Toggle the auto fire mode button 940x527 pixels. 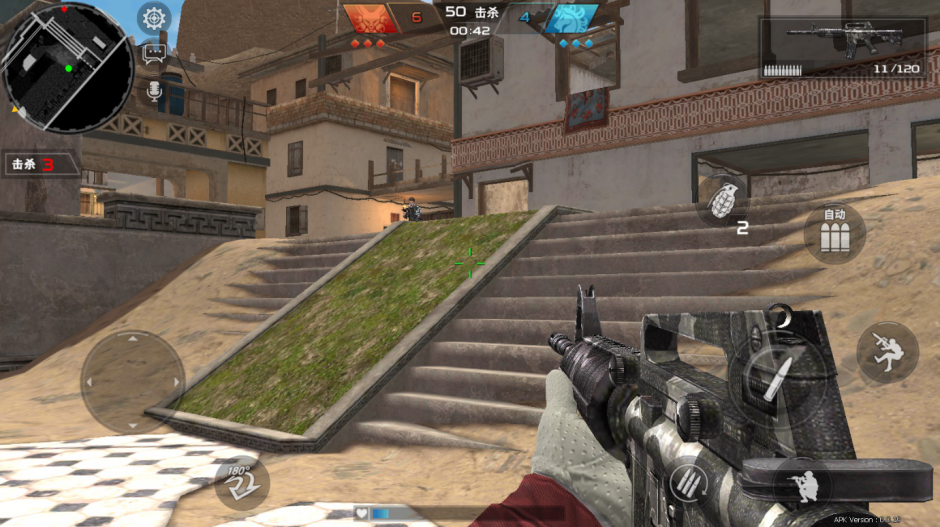tap(834, 234)
